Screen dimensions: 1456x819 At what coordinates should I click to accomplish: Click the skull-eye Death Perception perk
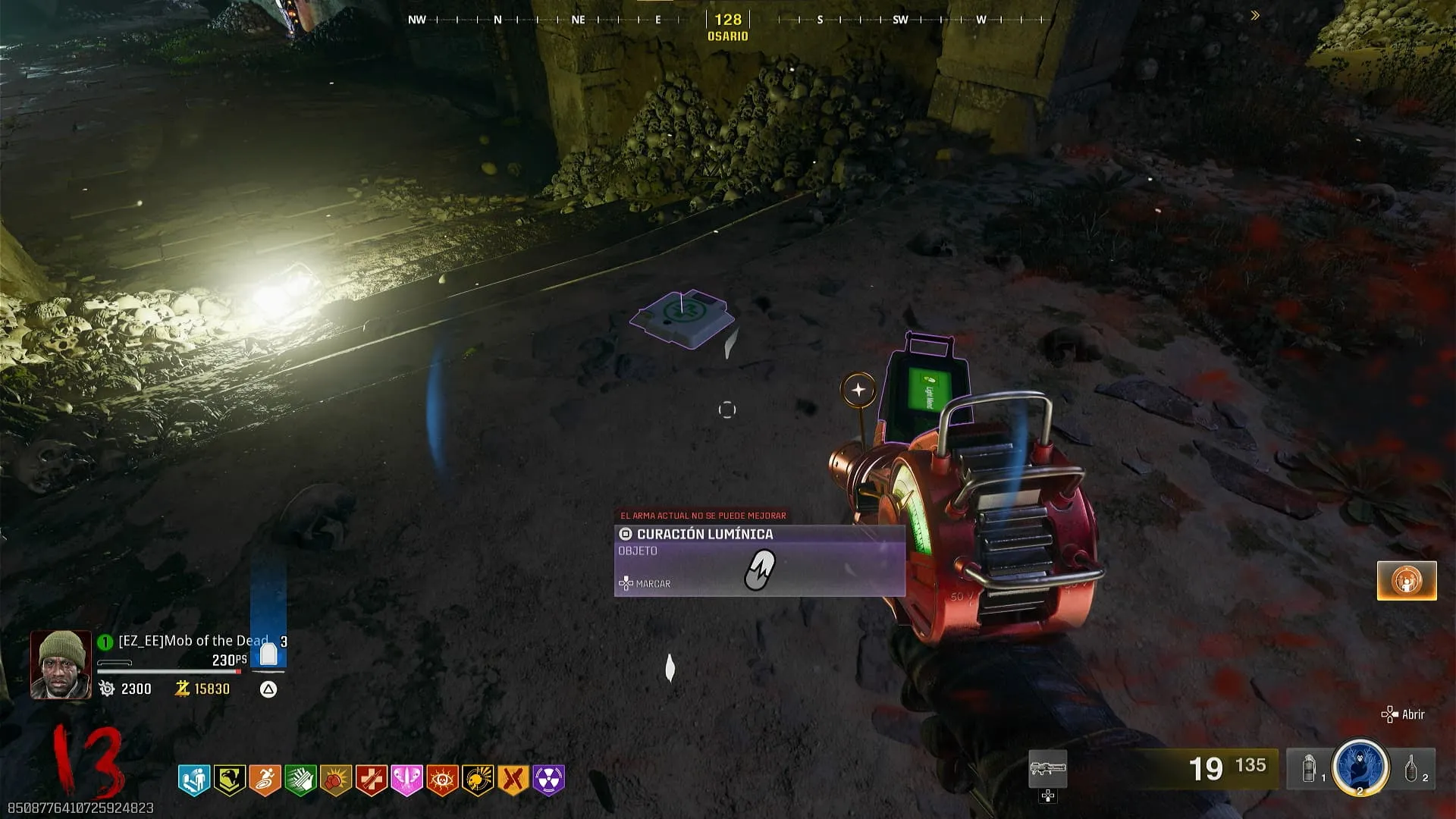click(x=443, y=780)
